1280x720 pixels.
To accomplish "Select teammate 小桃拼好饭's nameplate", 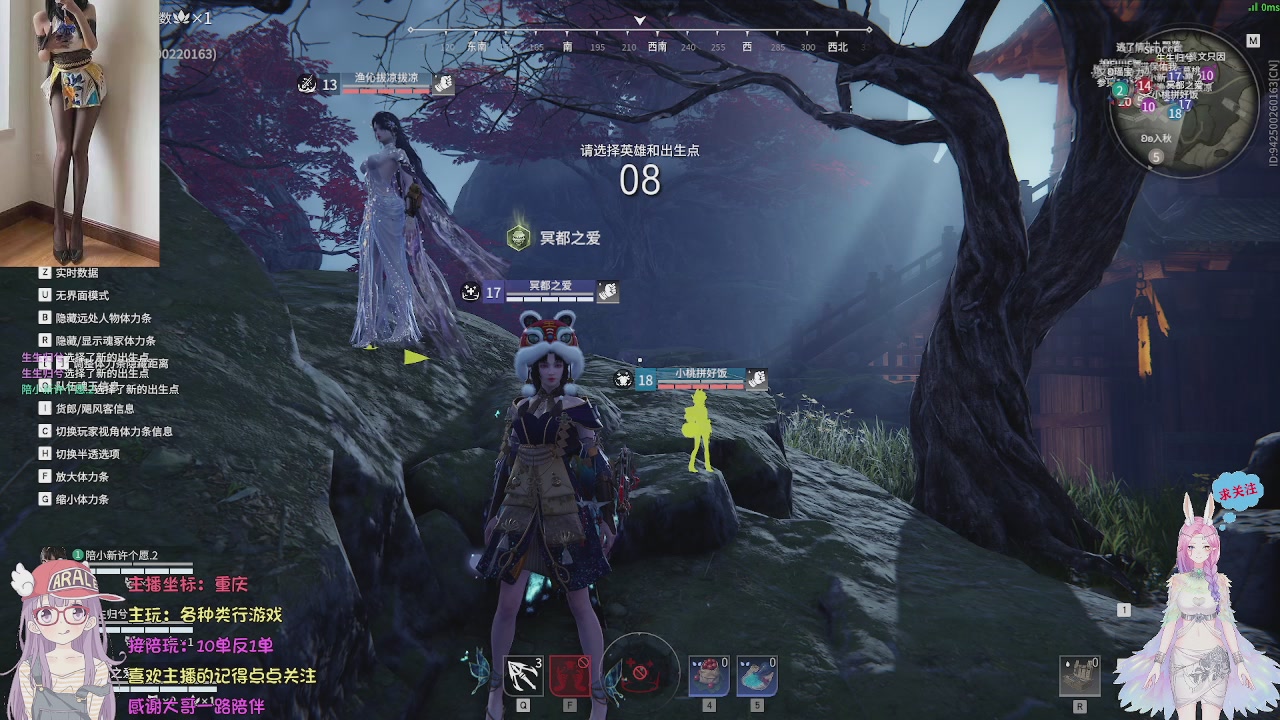I will click(700, 377).
